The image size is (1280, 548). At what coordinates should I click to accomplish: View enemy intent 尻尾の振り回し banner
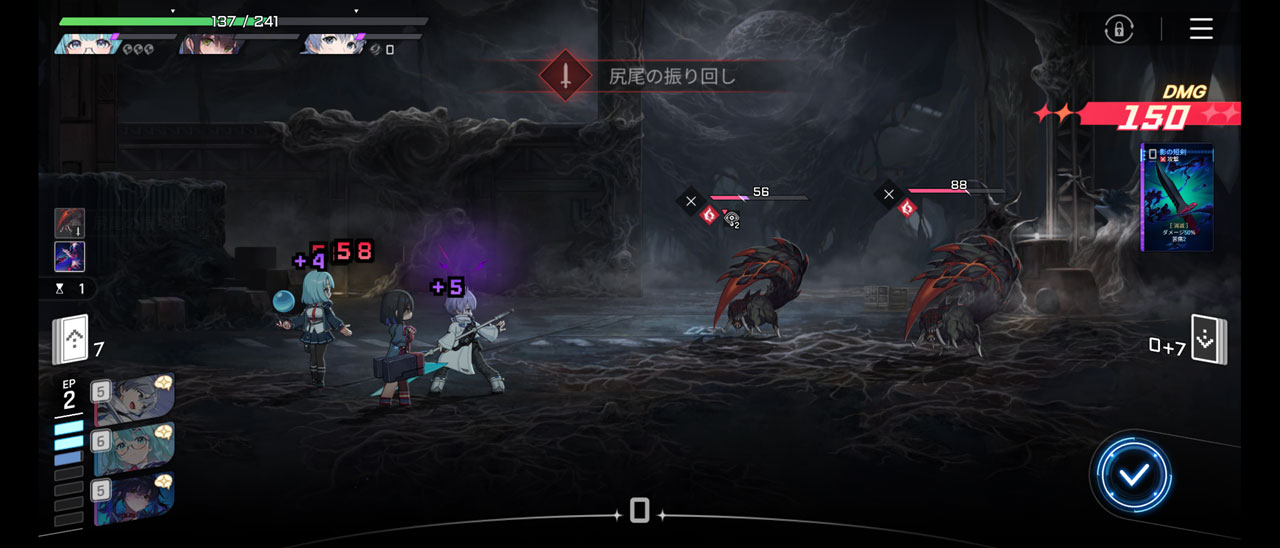(x=640, y=76)
